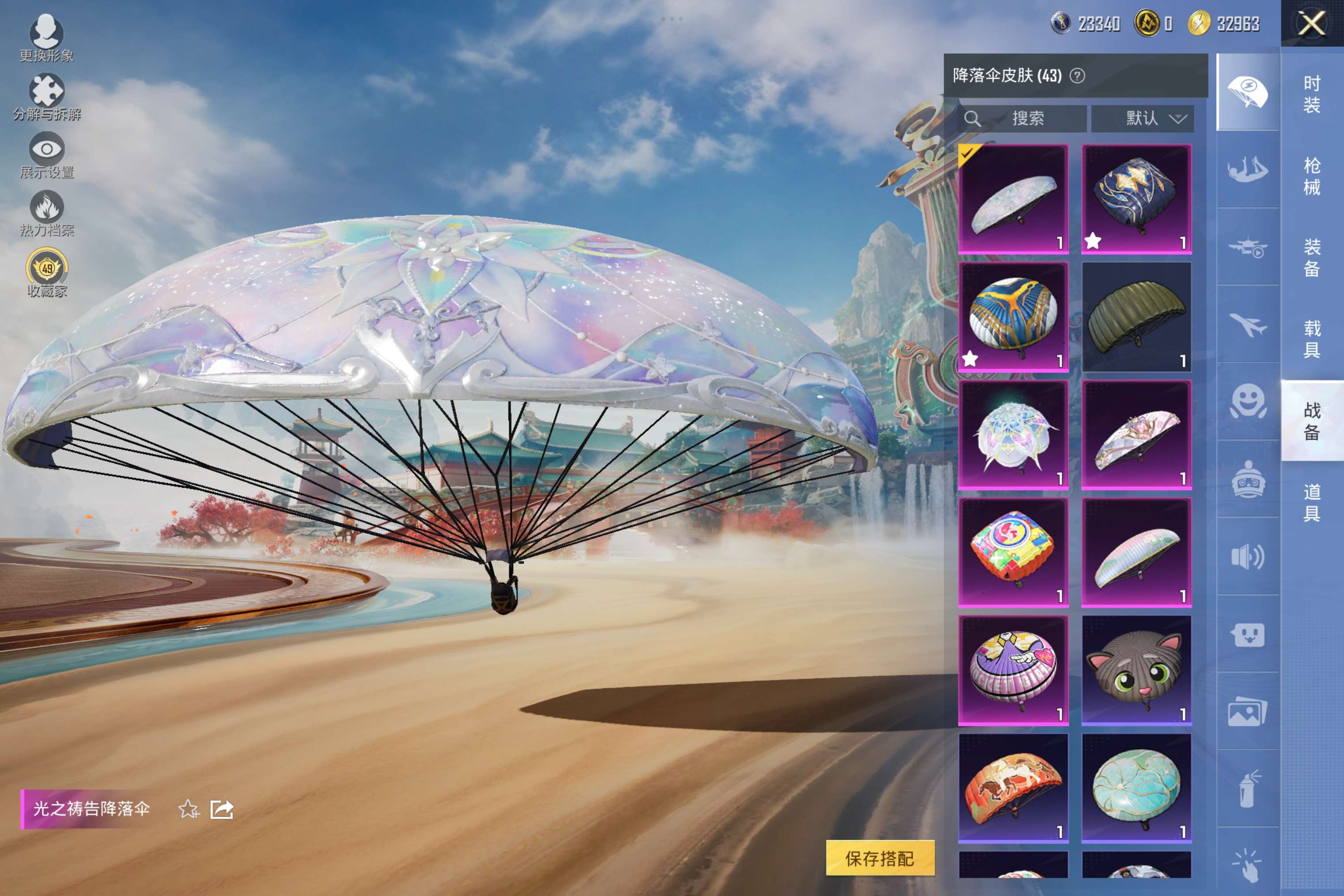The image size is (1344, 896).
Task: Click the 搜索 search field
Action: (x=1023, y=118)
